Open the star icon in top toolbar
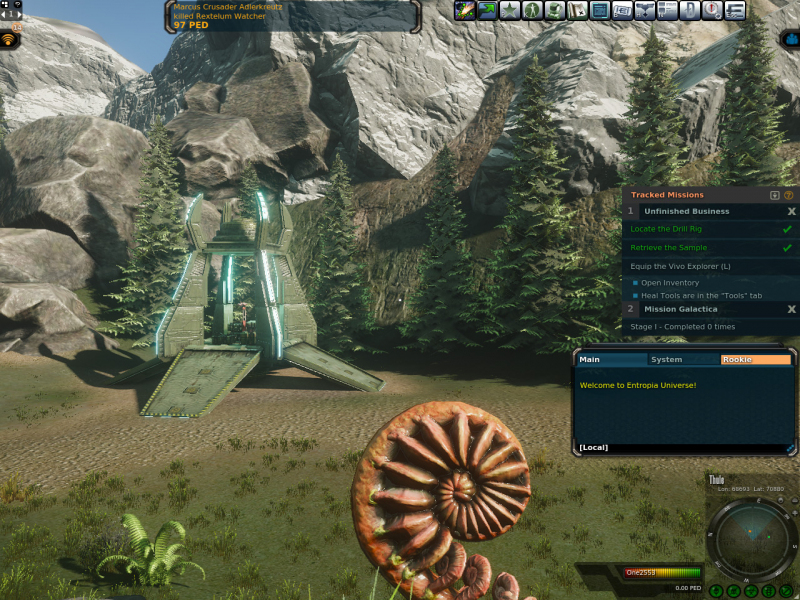The width and height of the screenshot is (800, 600). coord(509,11)
